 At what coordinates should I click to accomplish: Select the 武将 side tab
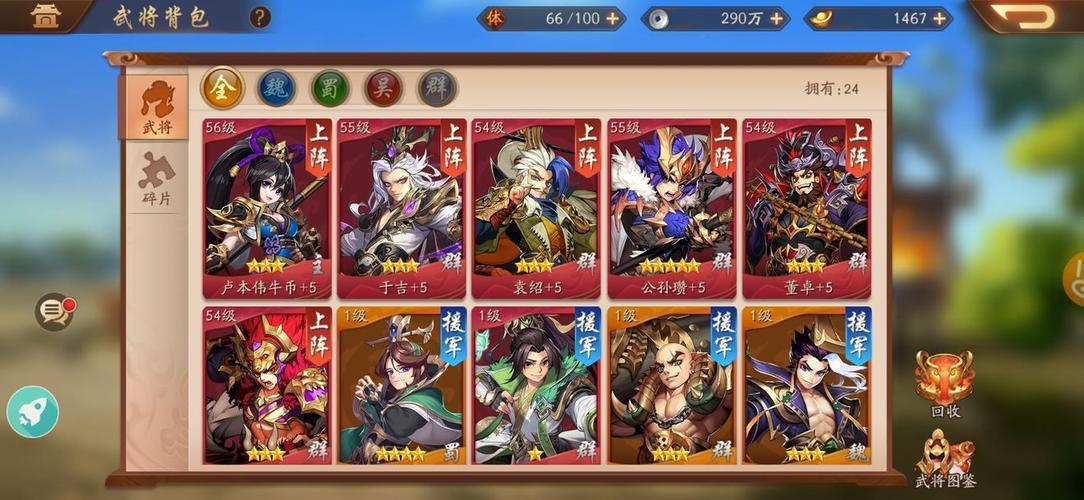point(156,106)
